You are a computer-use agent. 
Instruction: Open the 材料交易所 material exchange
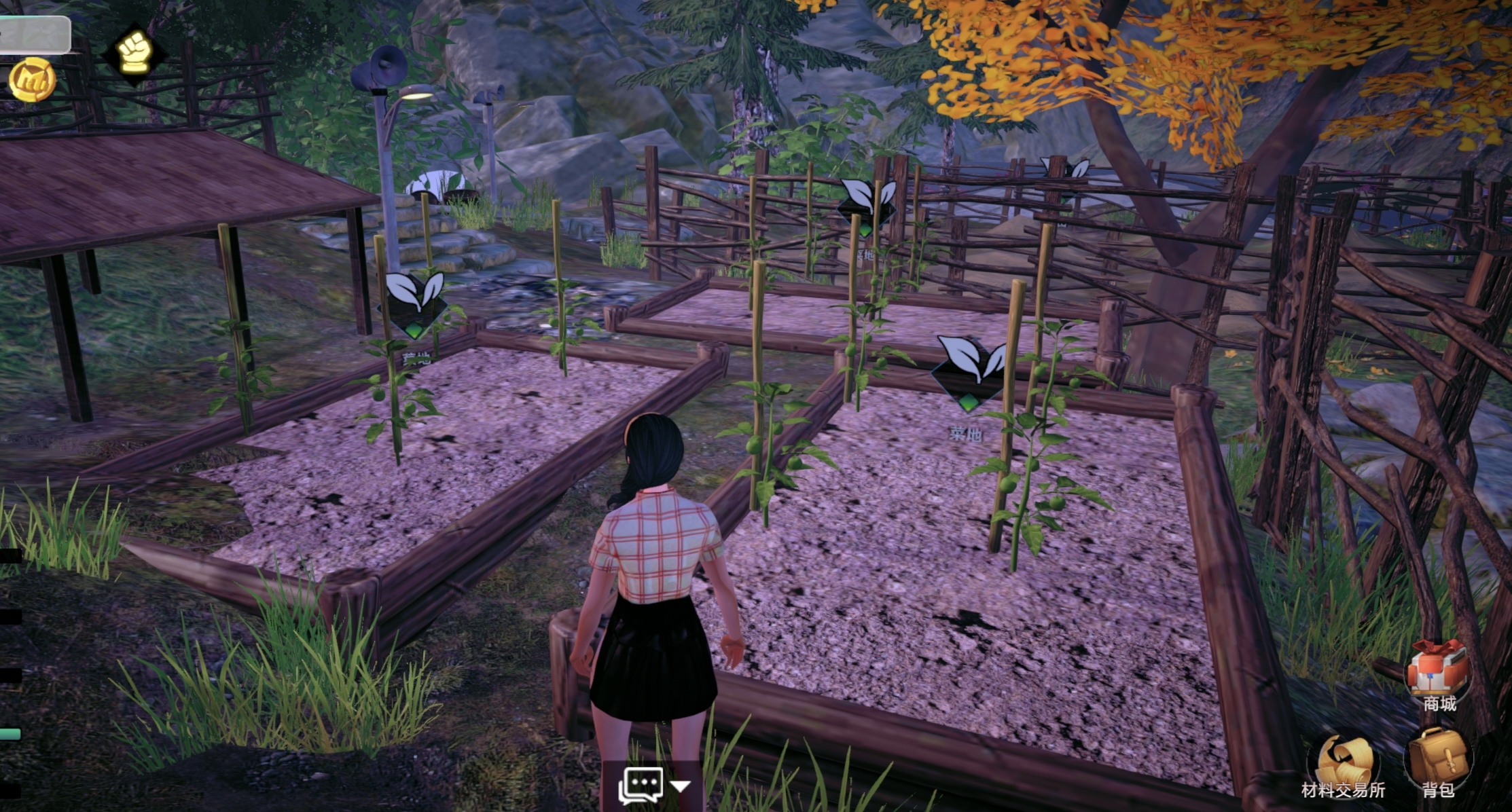point(1343,764)
